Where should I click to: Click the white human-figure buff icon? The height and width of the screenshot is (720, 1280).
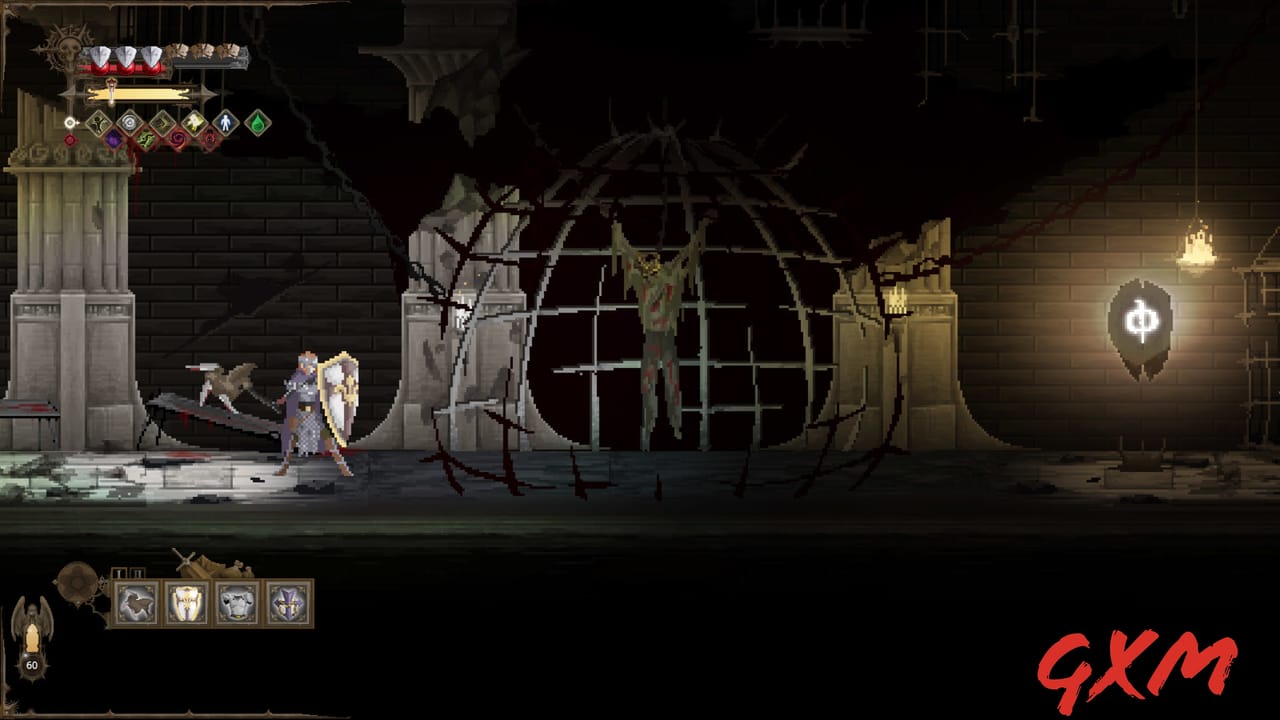[x=226, y=122]
